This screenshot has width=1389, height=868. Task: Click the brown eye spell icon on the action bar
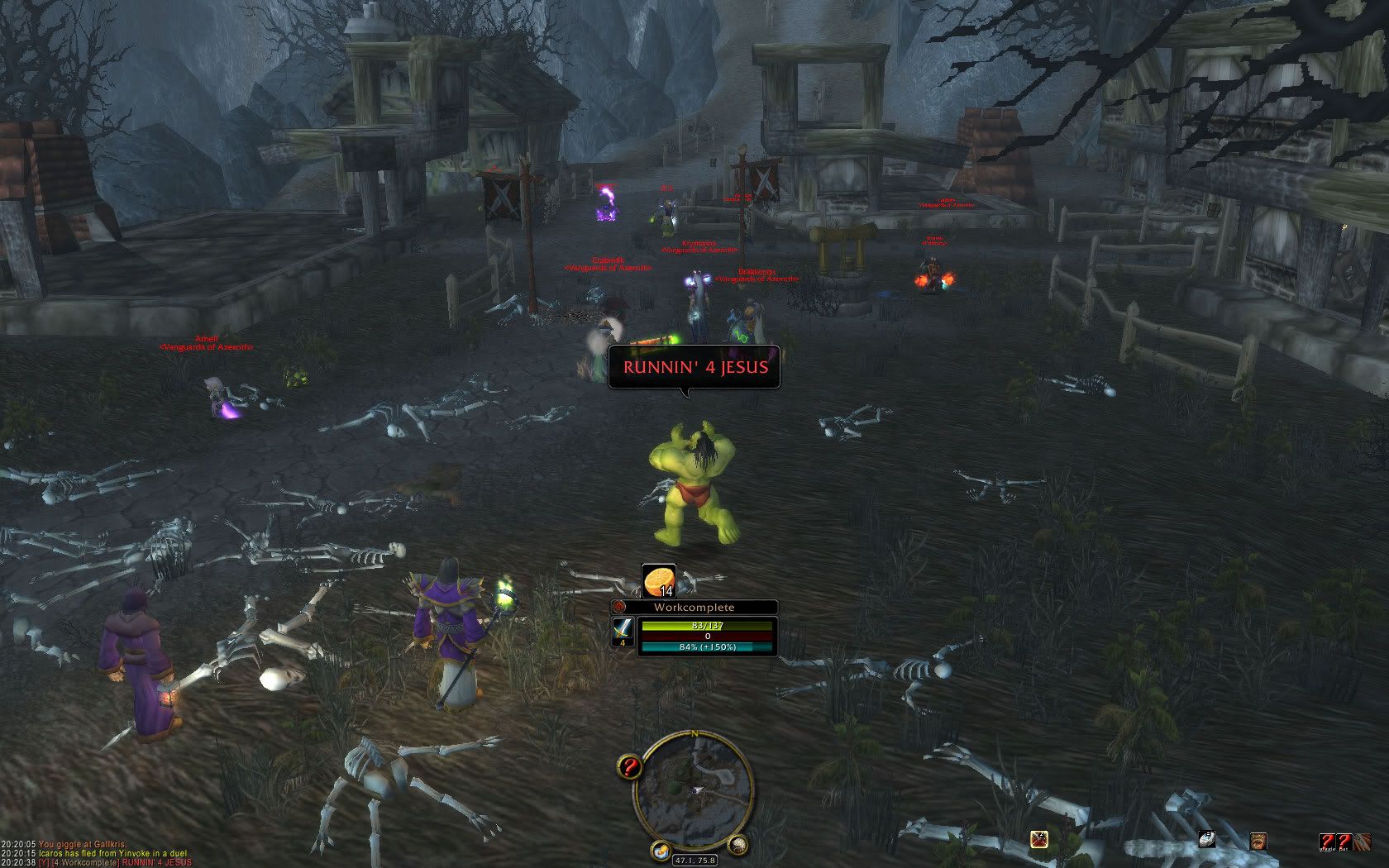pos(1259,840)
